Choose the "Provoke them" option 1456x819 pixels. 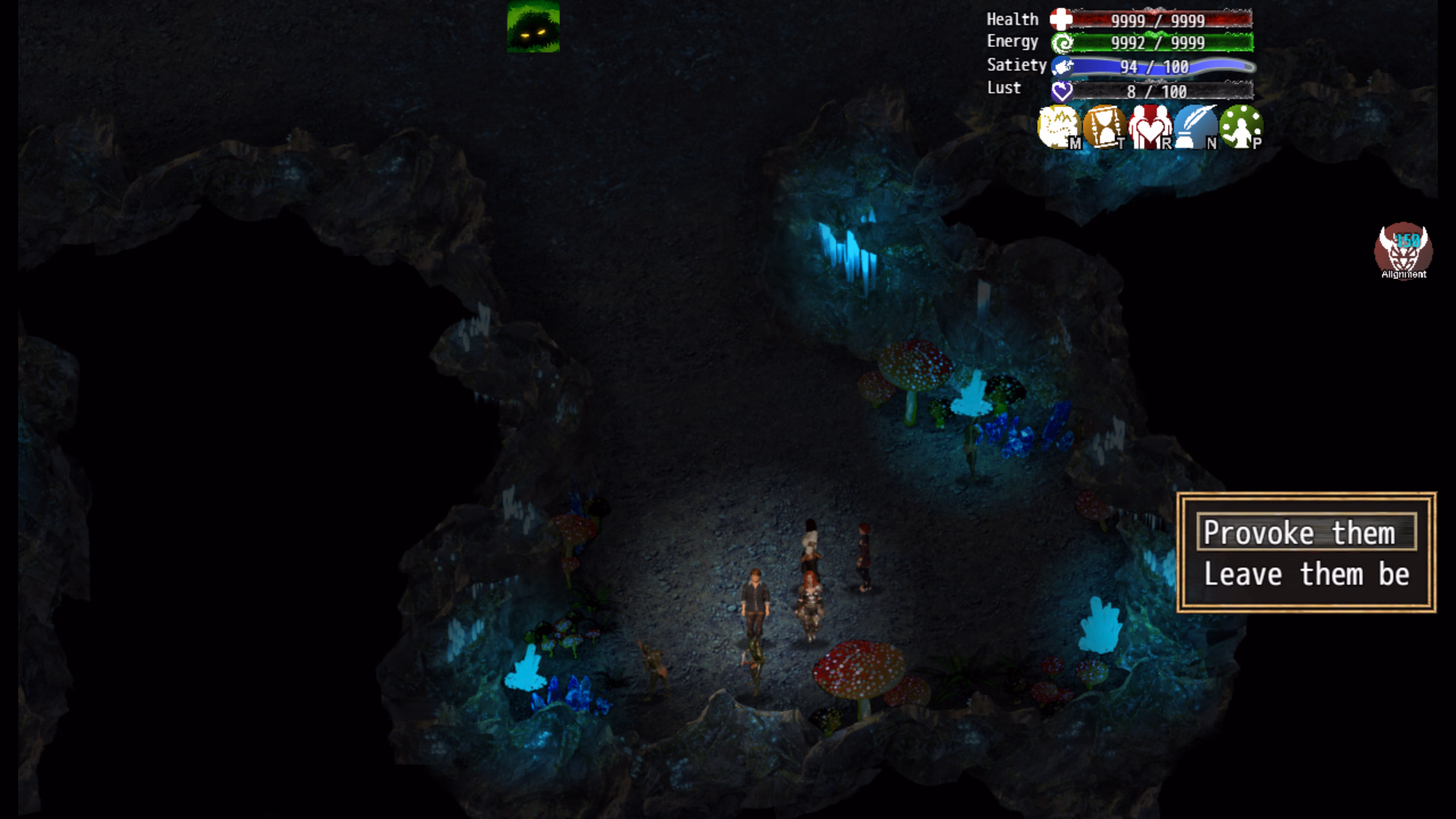click(x=1306, y=532)
